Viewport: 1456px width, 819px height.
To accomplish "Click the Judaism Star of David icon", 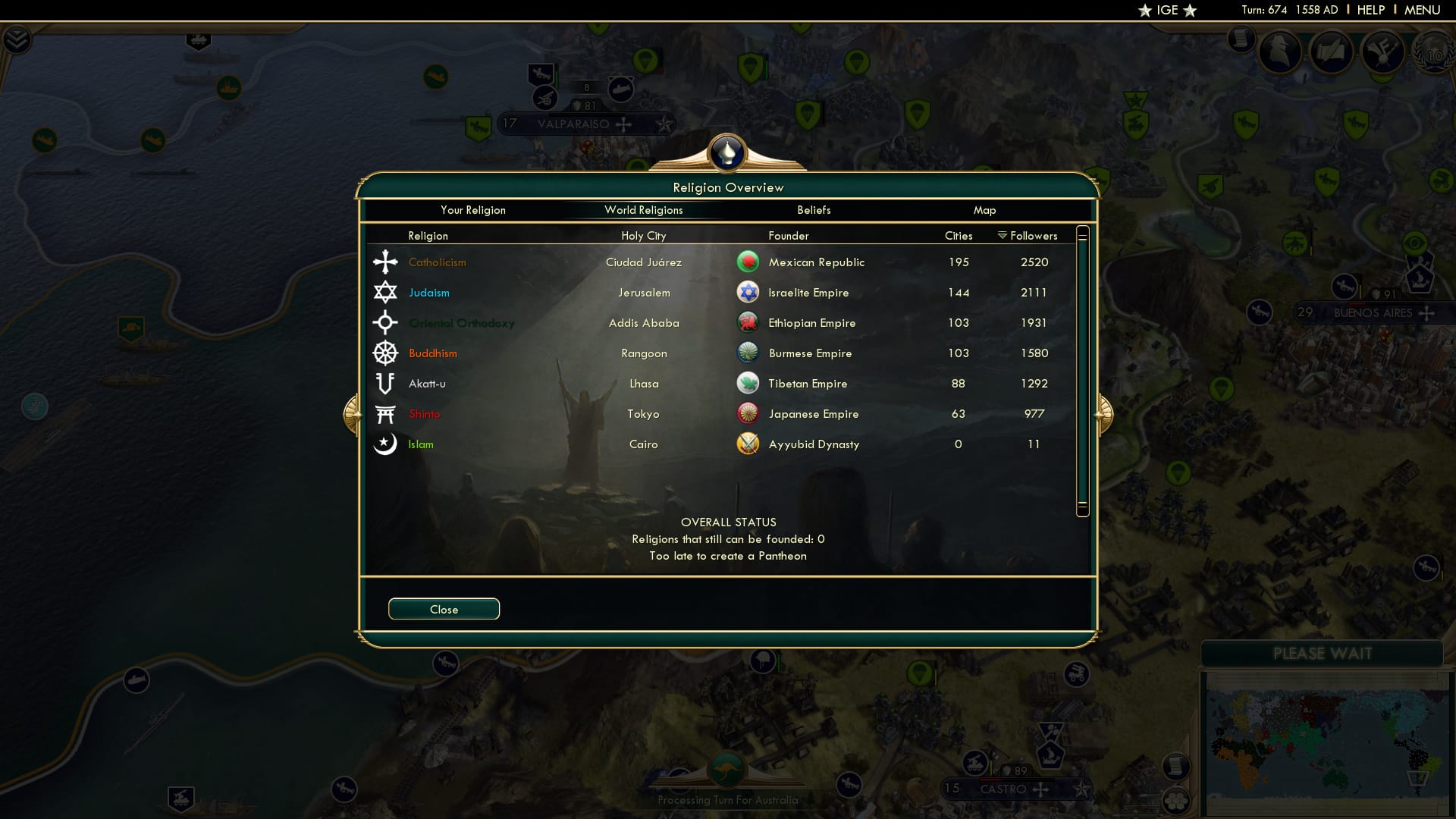I will (x=386, y=292).
